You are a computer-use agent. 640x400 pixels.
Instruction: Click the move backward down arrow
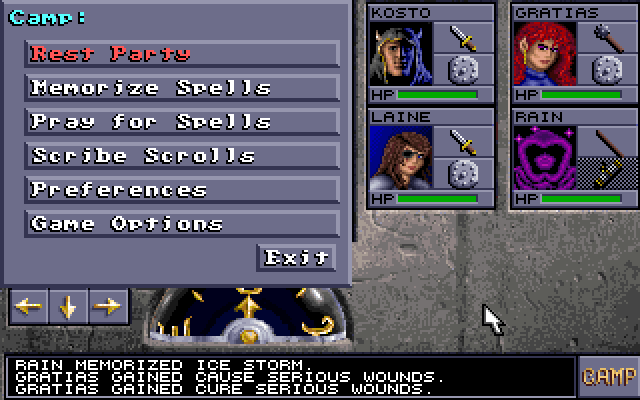[x=68, y=307]
